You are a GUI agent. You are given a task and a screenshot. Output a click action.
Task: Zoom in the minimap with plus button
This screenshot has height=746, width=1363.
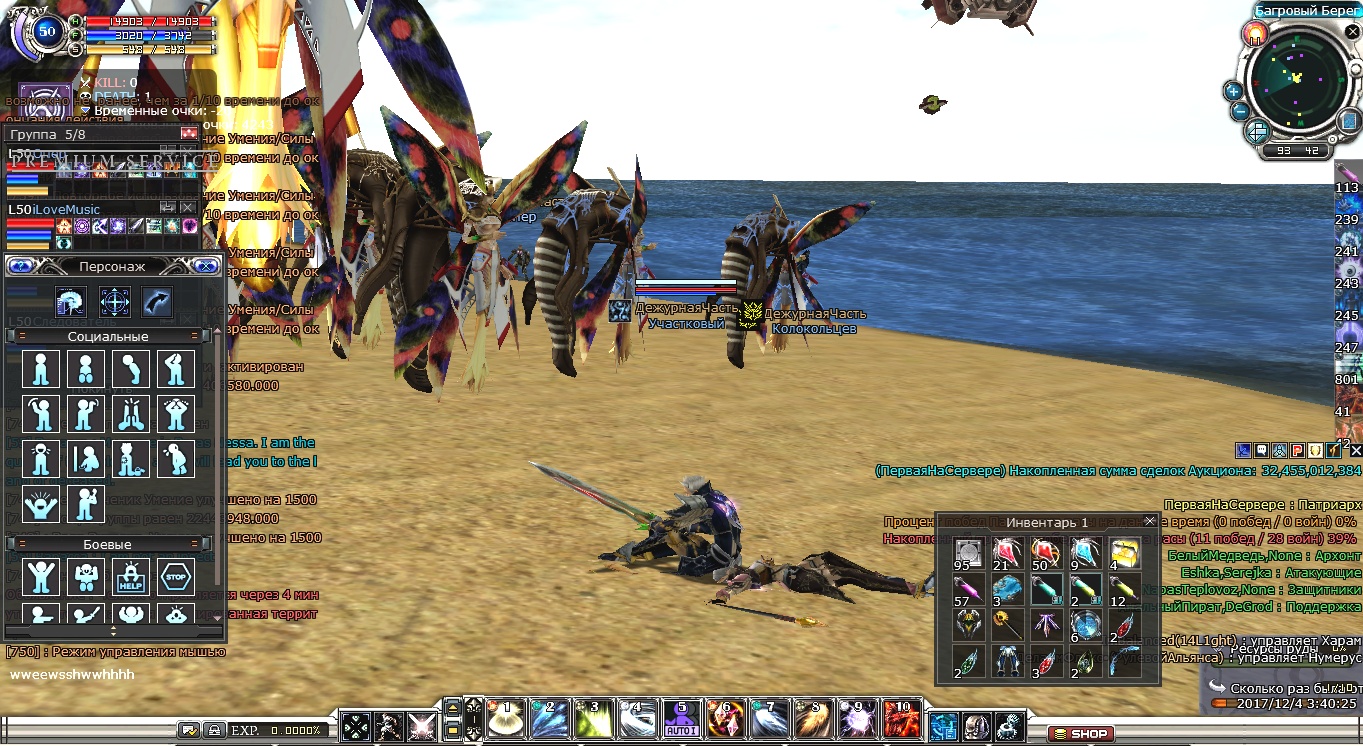pos(1233,91)
